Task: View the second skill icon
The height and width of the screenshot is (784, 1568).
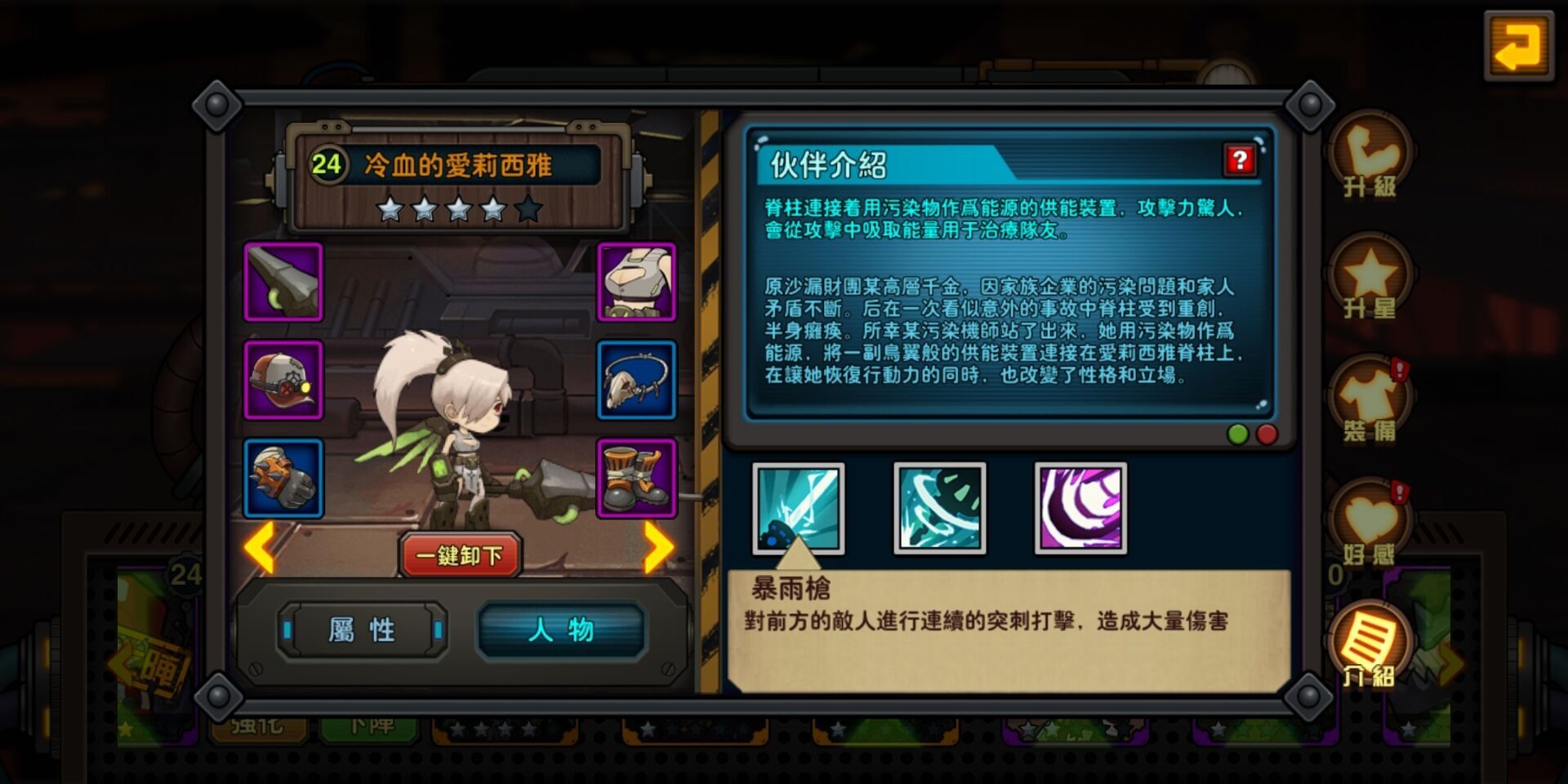Action: pyautogui.click(x=940, y=508)
